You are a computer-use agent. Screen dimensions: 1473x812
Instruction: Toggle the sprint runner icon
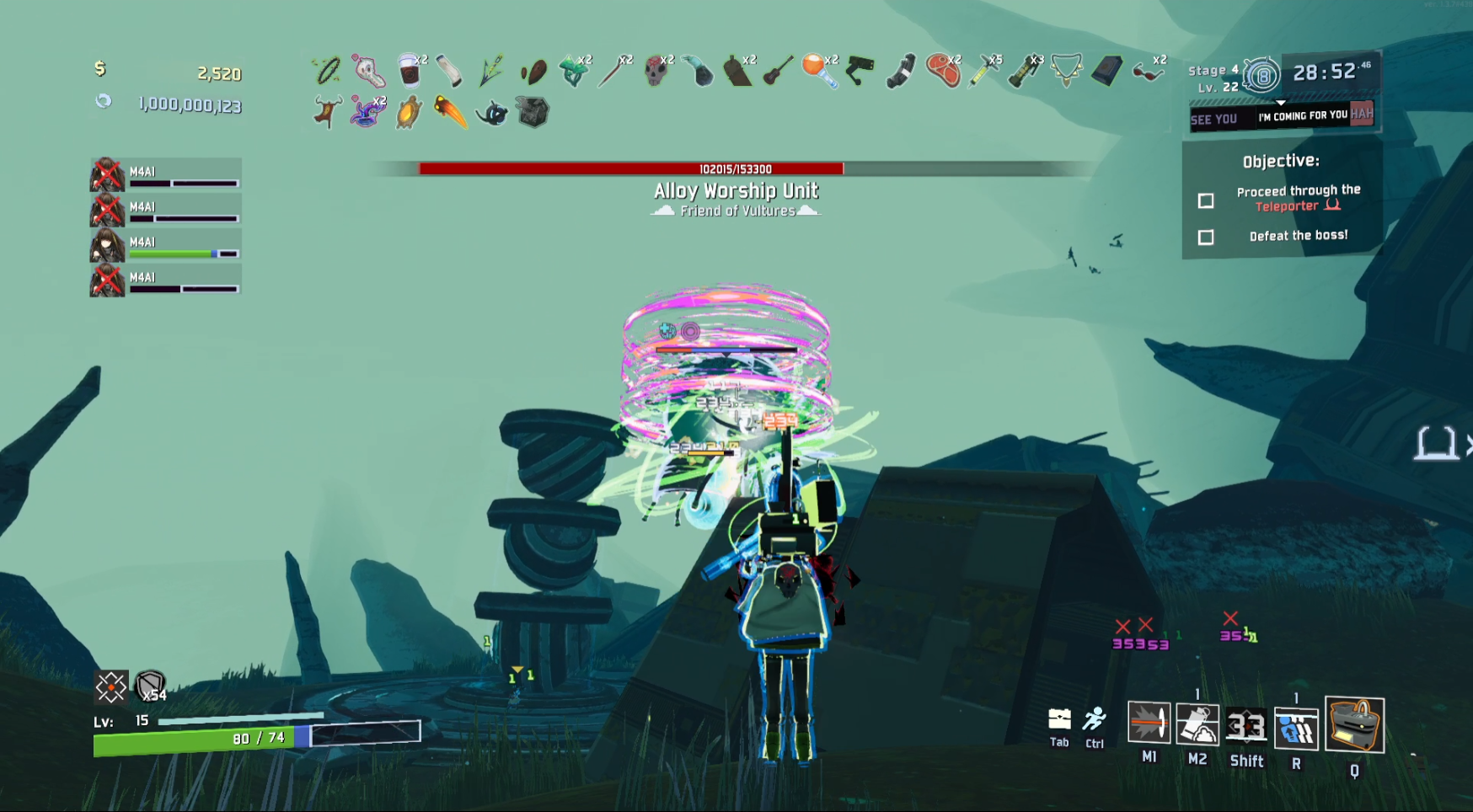[1095, 719]
